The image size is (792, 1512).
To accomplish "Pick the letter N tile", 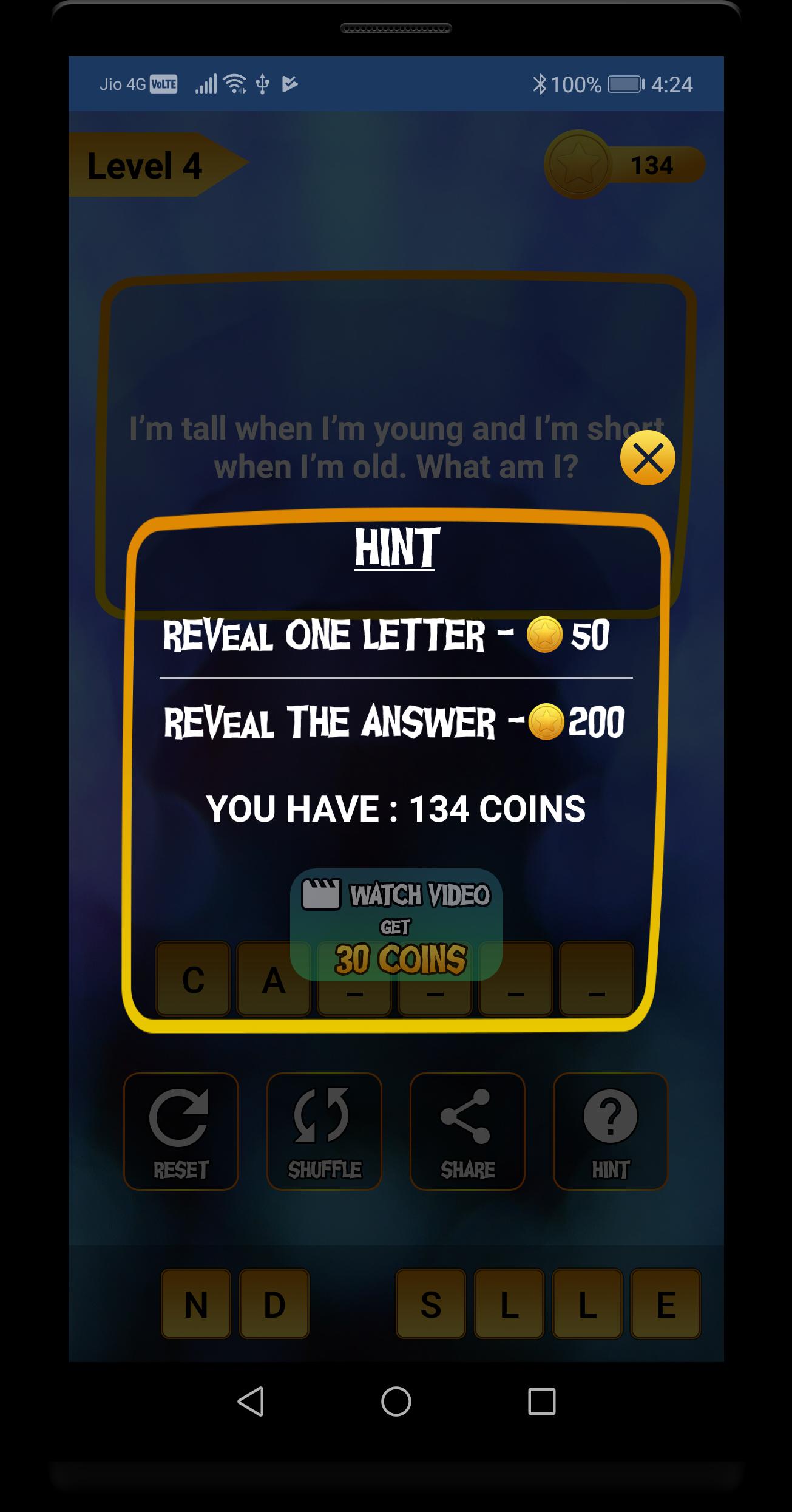I will click(x=196, y=1304).
